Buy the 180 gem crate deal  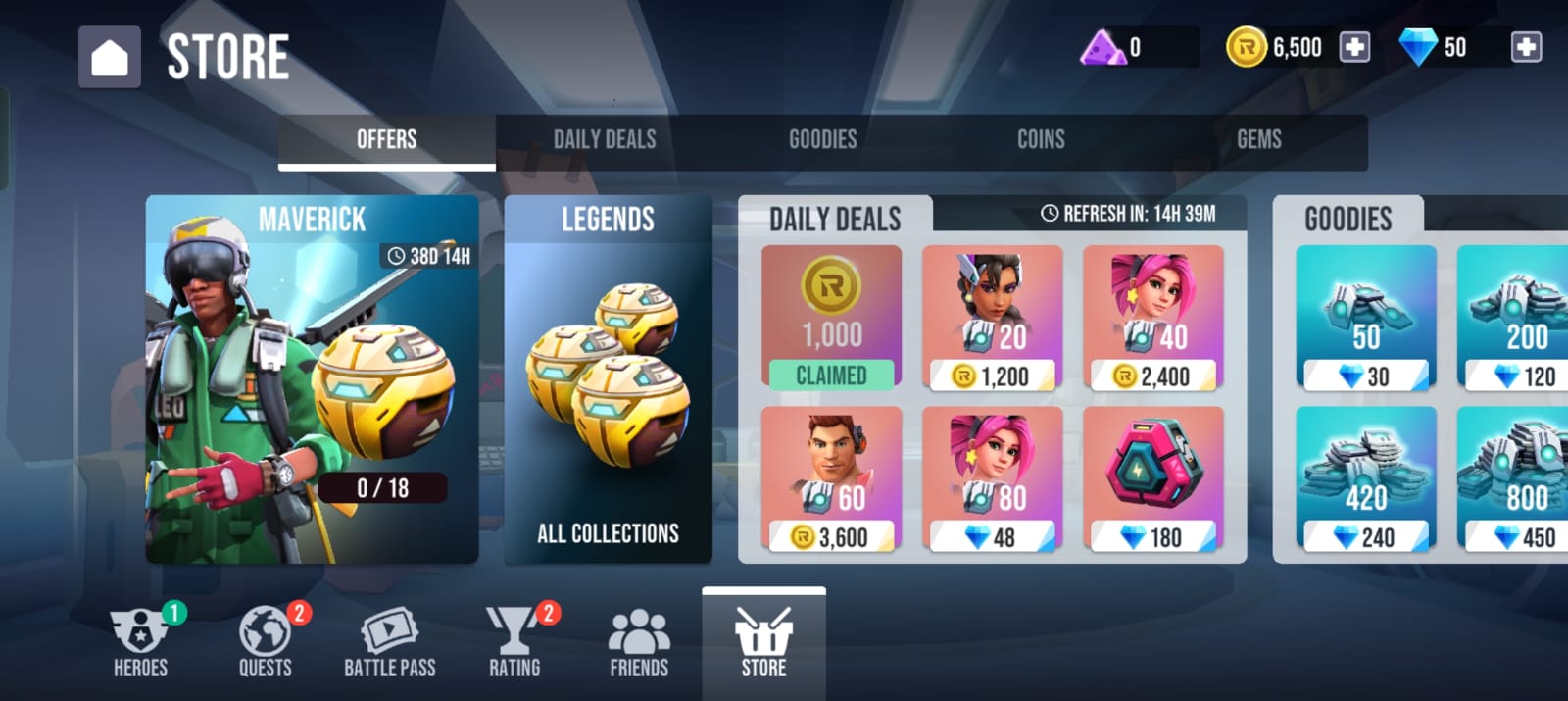coord(1152,479)
